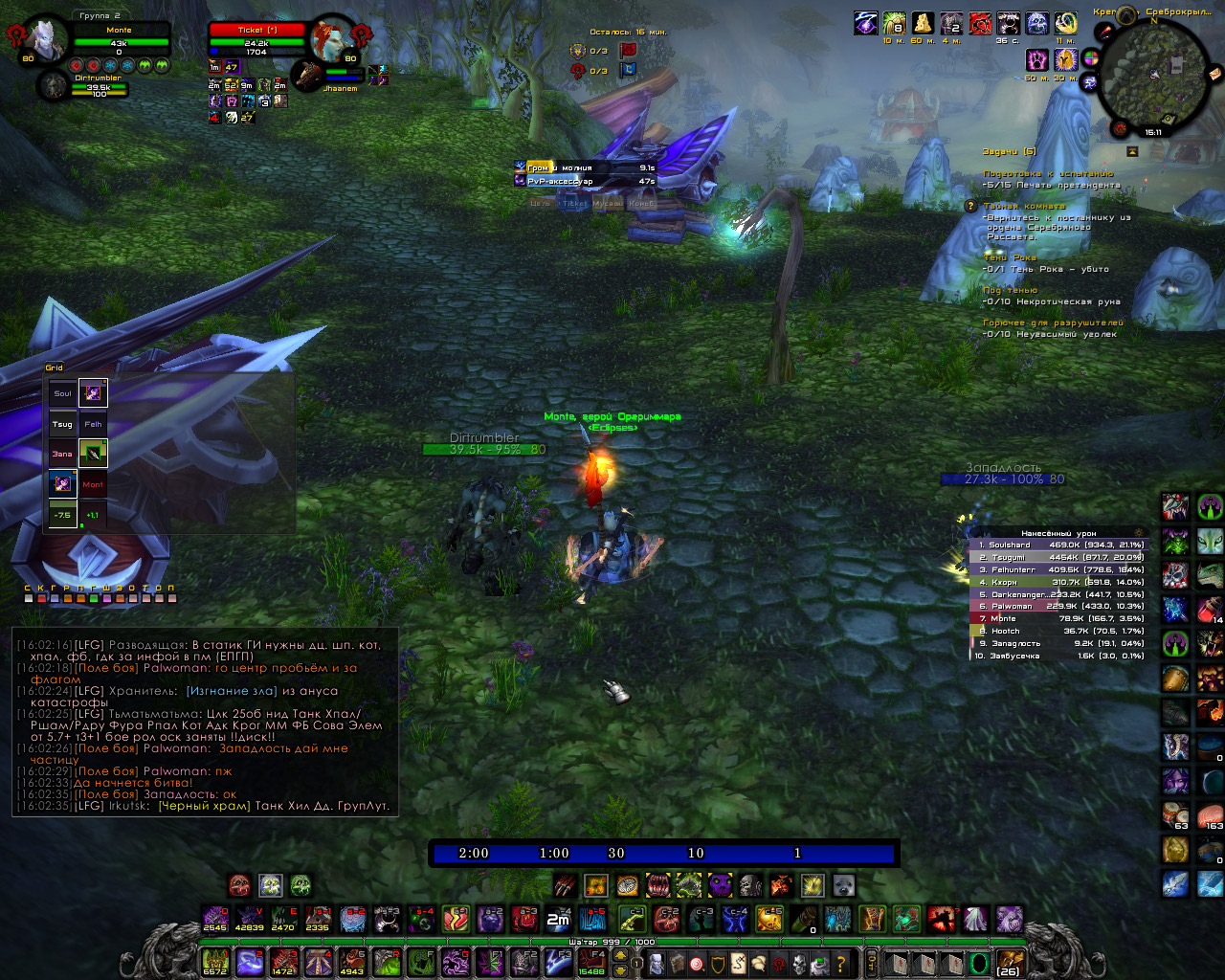Click the Изгнание зла spell link in chat
The height and width of the screenshot is (980, 1225).
point(232,691)
